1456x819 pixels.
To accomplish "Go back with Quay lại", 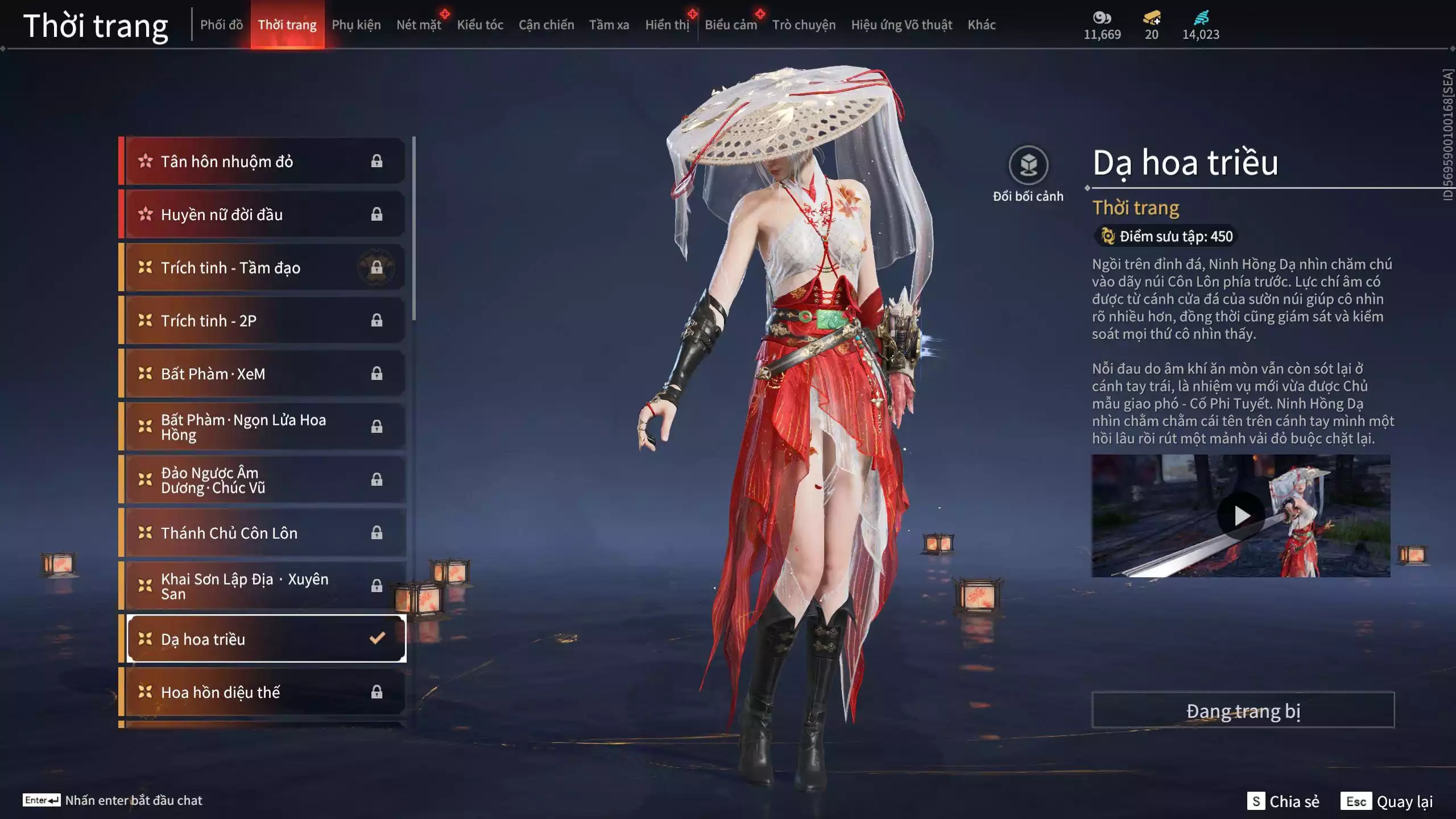I will [x=1387, y=801].
